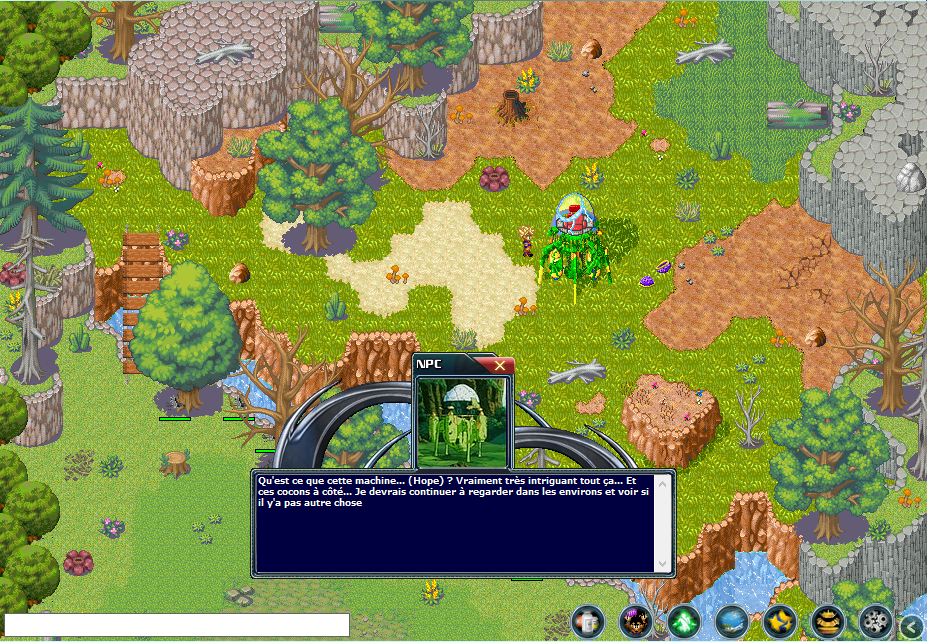
Task: Open the settings gears icon
Action: pos(875,621)
